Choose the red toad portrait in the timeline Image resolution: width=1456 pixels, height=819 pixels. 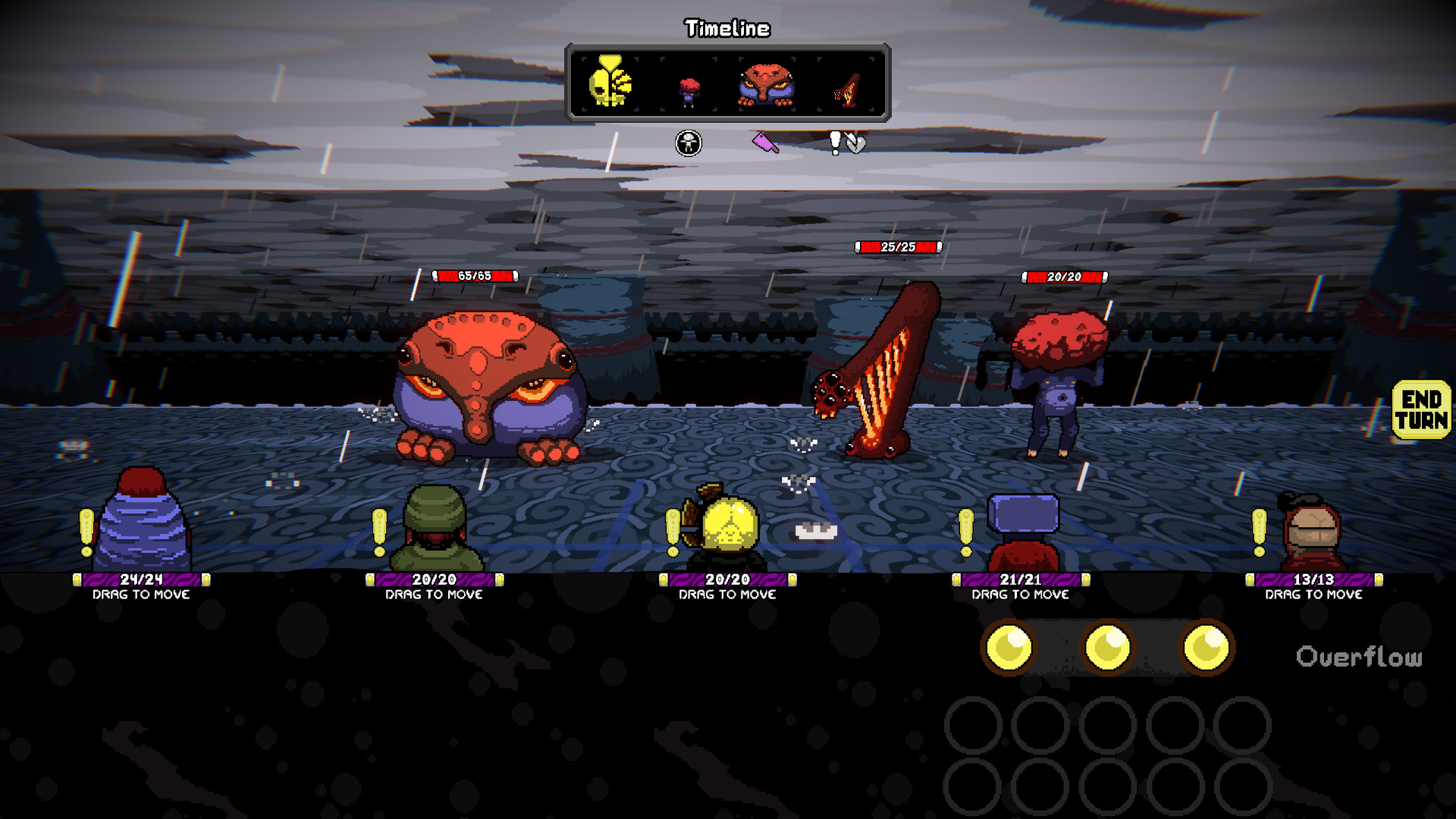[x=766, y=84]
